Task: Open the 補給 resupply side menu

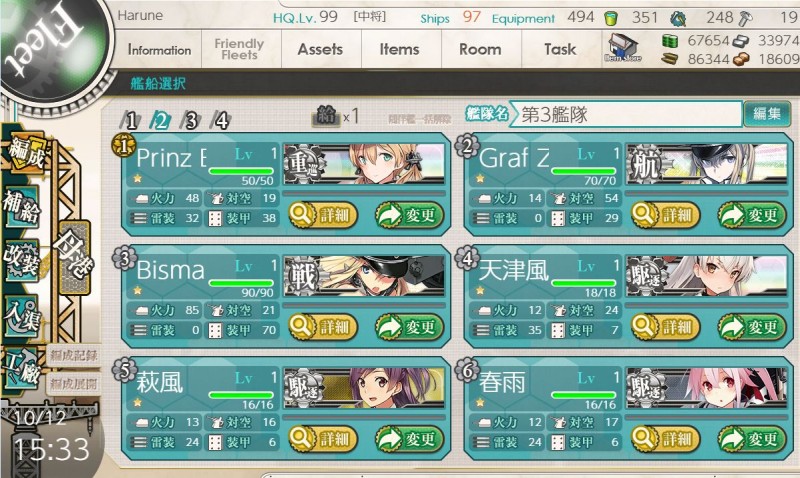Action: (x=21, y=205)
